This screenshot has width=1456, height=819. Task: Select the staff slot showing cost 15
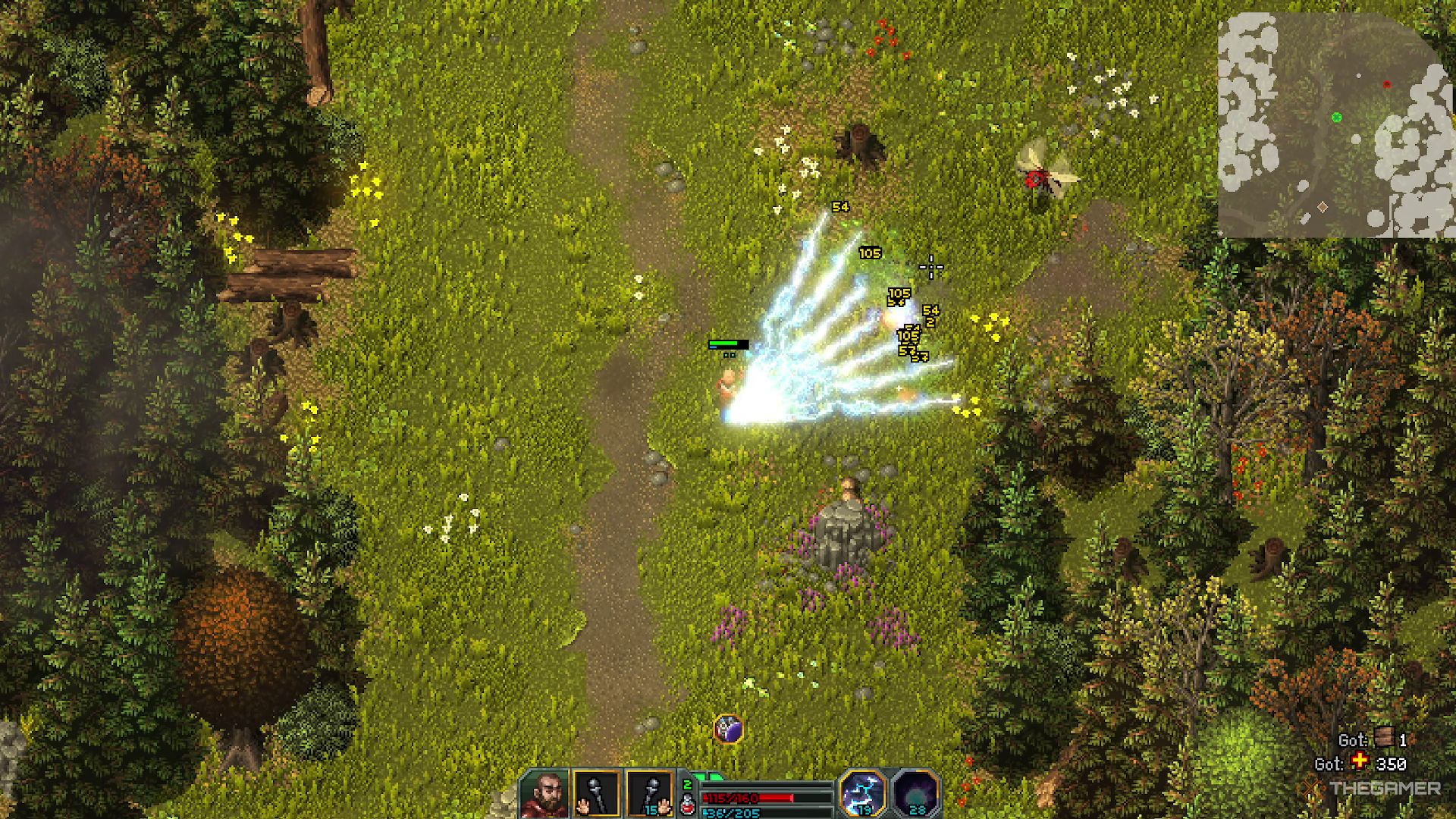[x=650, y=794]
